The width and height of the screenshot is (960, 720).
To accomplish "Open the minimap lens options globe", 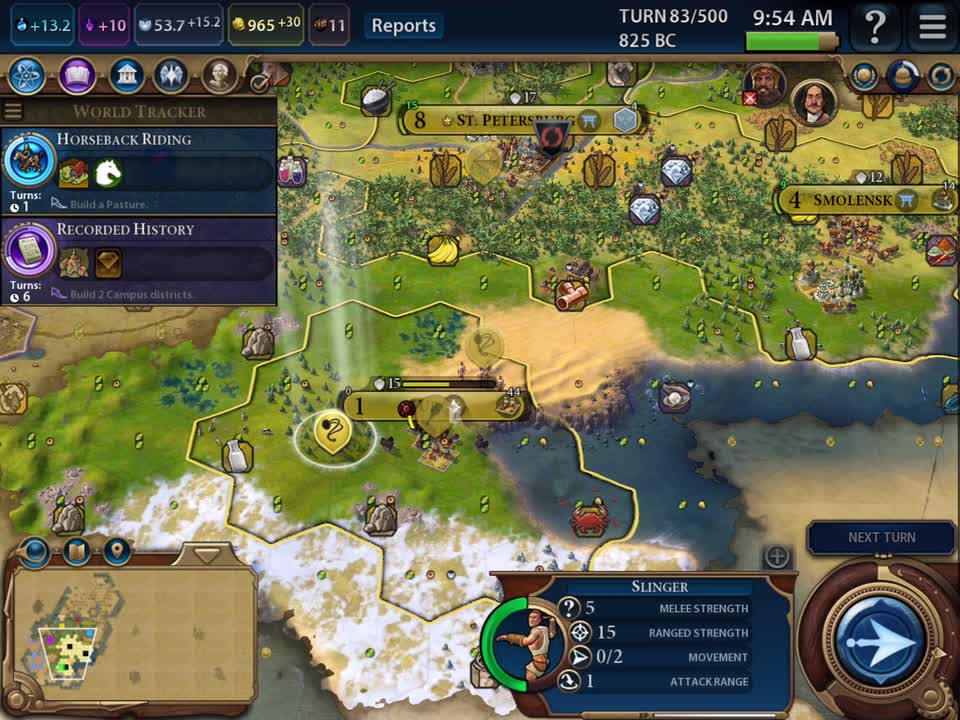I will coord(36,550).
